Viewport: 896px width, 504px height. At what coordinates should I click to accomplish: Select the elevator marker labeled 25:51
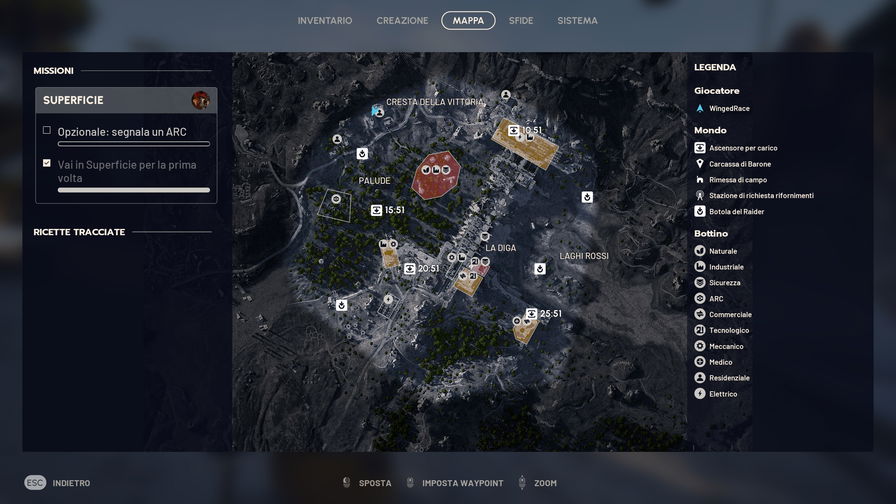(531, 313)
